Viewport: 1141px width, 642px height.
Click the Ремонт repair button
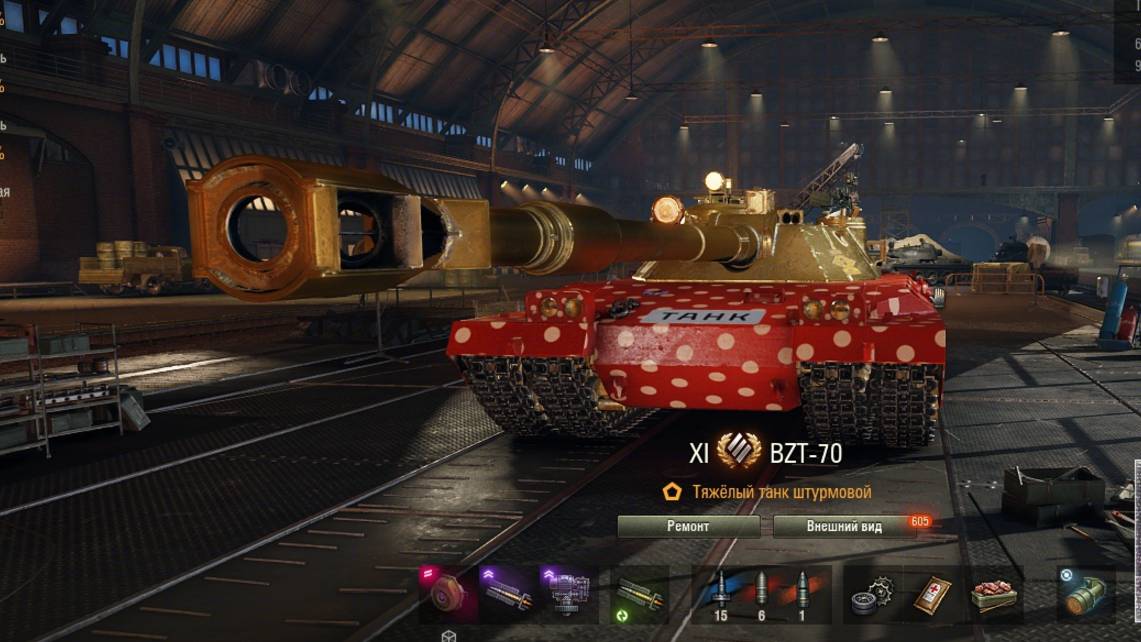688,526
